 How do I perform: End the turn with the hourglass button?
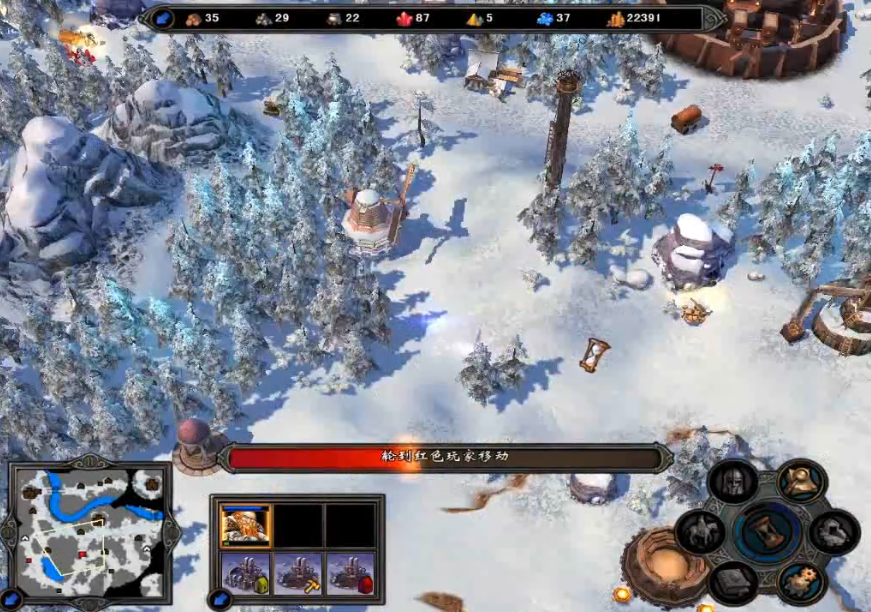tap(767, 532)
